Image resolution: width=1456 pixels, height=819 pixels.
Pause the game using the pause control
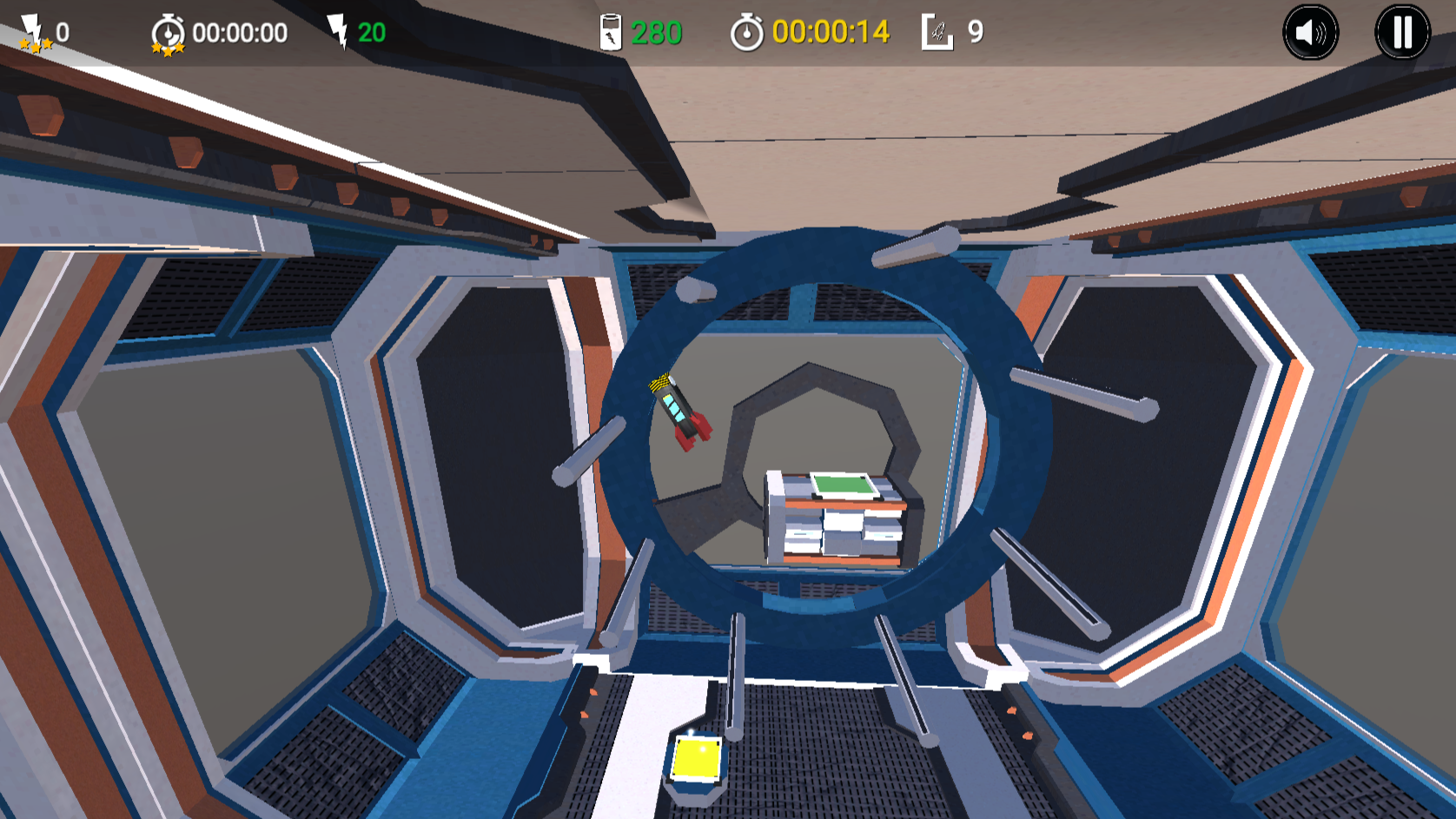(x=1402, y=31)
